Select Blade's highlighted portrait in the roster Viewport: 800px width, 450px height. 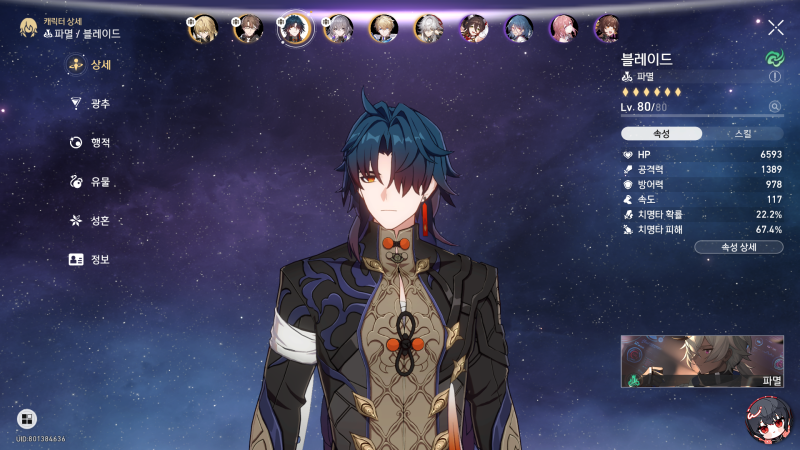pos(295,28)
